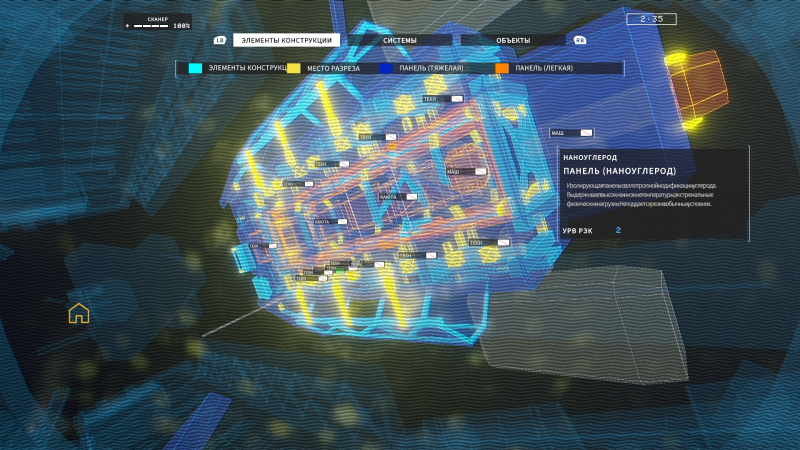Choose the yellow МЕСТО РАЗРЕЗА legend entry
This screenshot has width=800, height=450.
332,68
